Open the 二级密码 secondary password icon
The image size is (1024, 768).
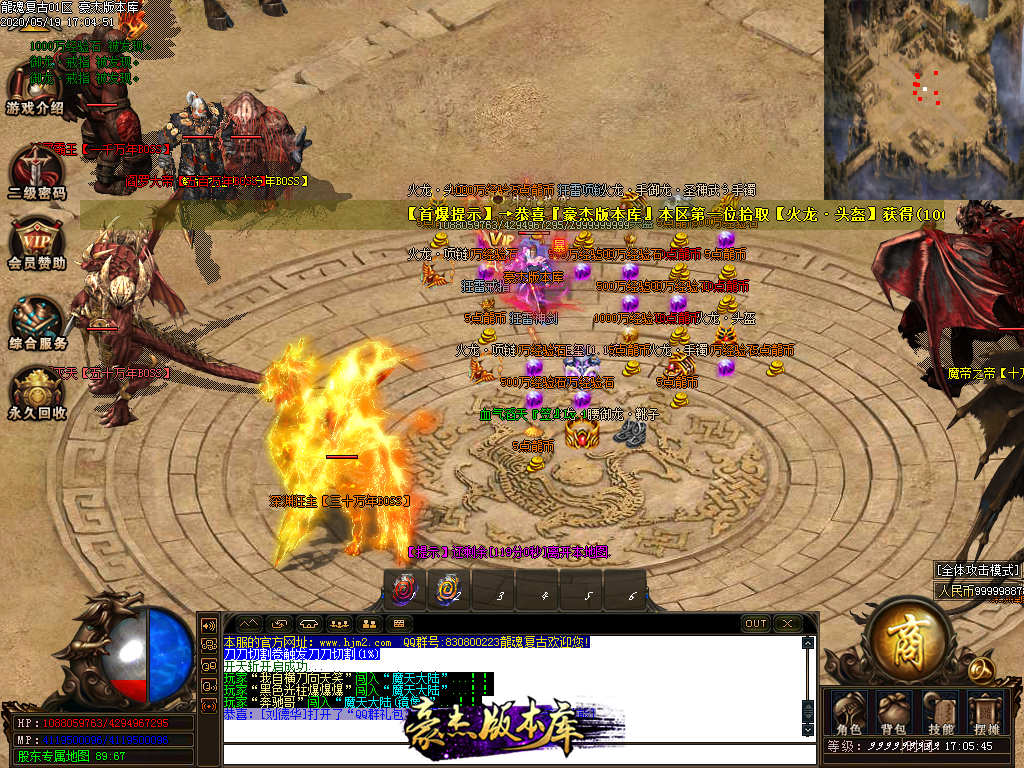click(36, 168)
